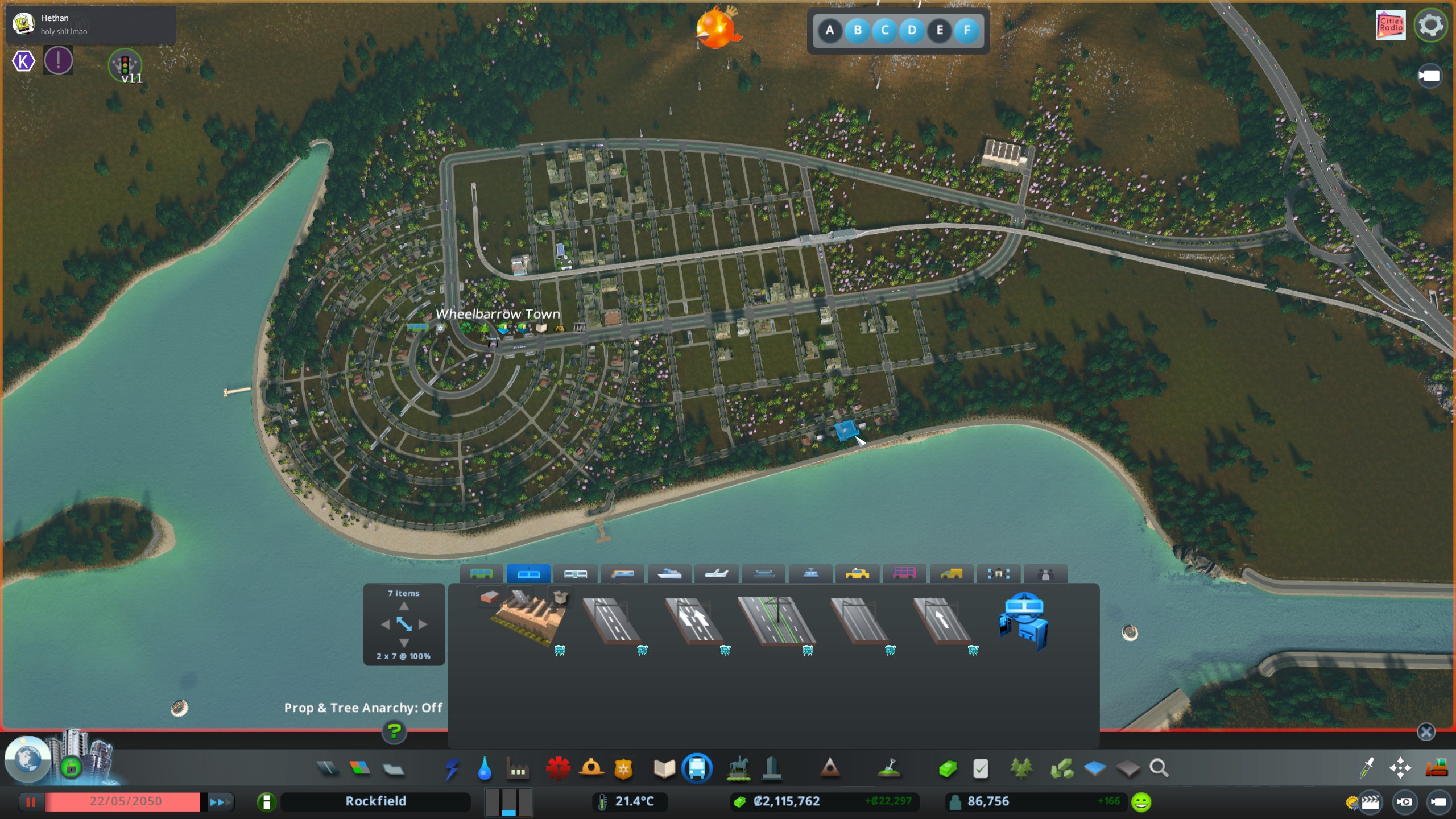Pause the simulation with the pause button
The width and height of the screenshot is (1456, 819).
click(31, 802)
